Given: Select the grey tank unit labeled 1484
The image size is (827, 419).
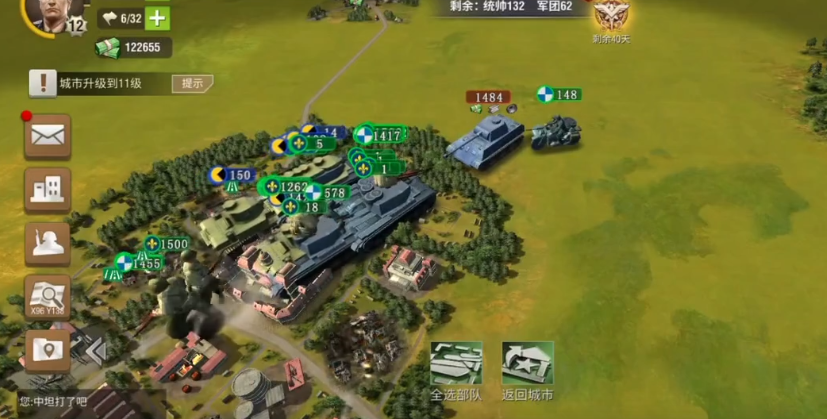Looking at the screenshot, I should [x=485, y=138].
